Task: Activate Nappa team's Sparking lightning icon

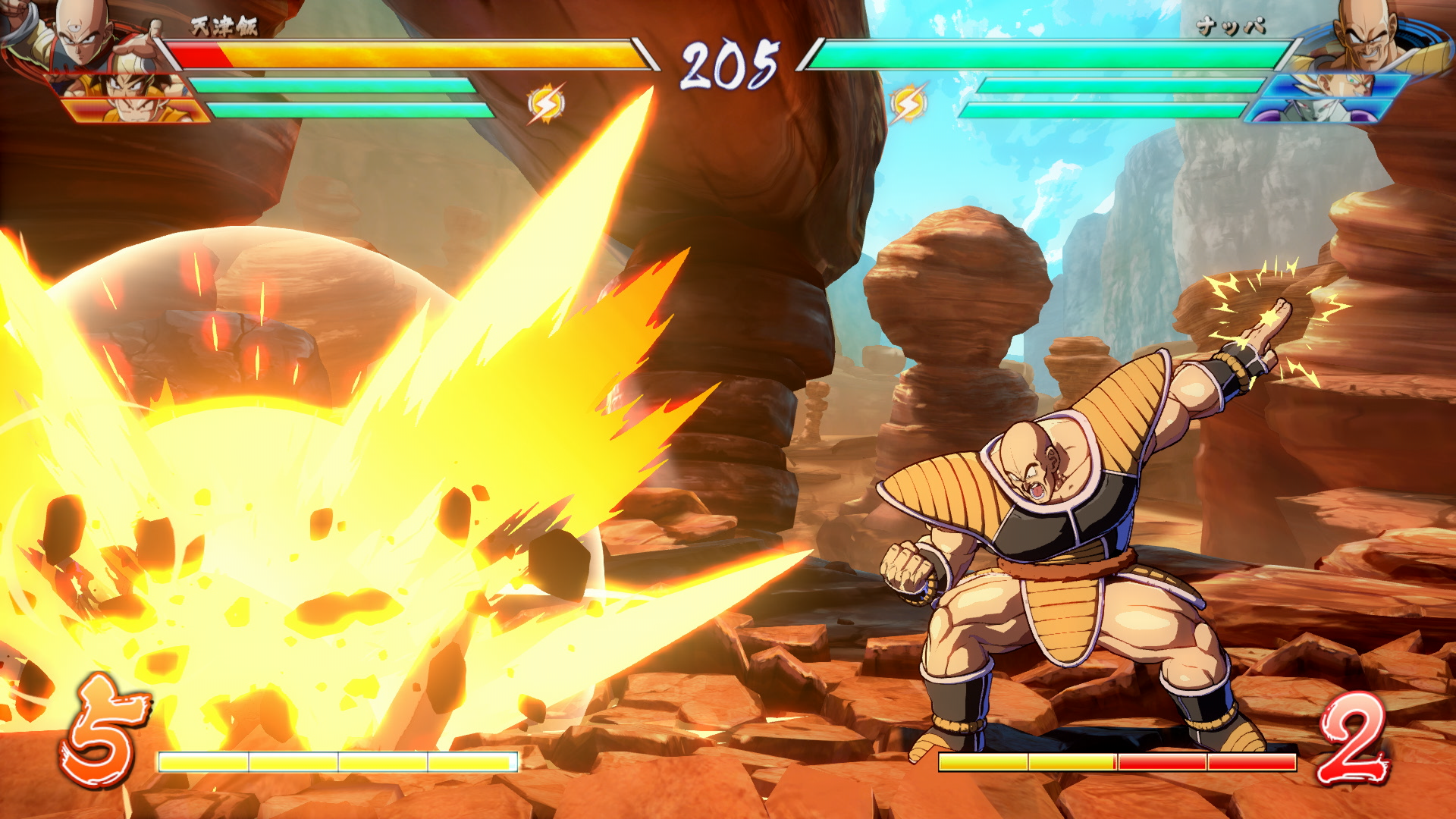Action: 908,104
